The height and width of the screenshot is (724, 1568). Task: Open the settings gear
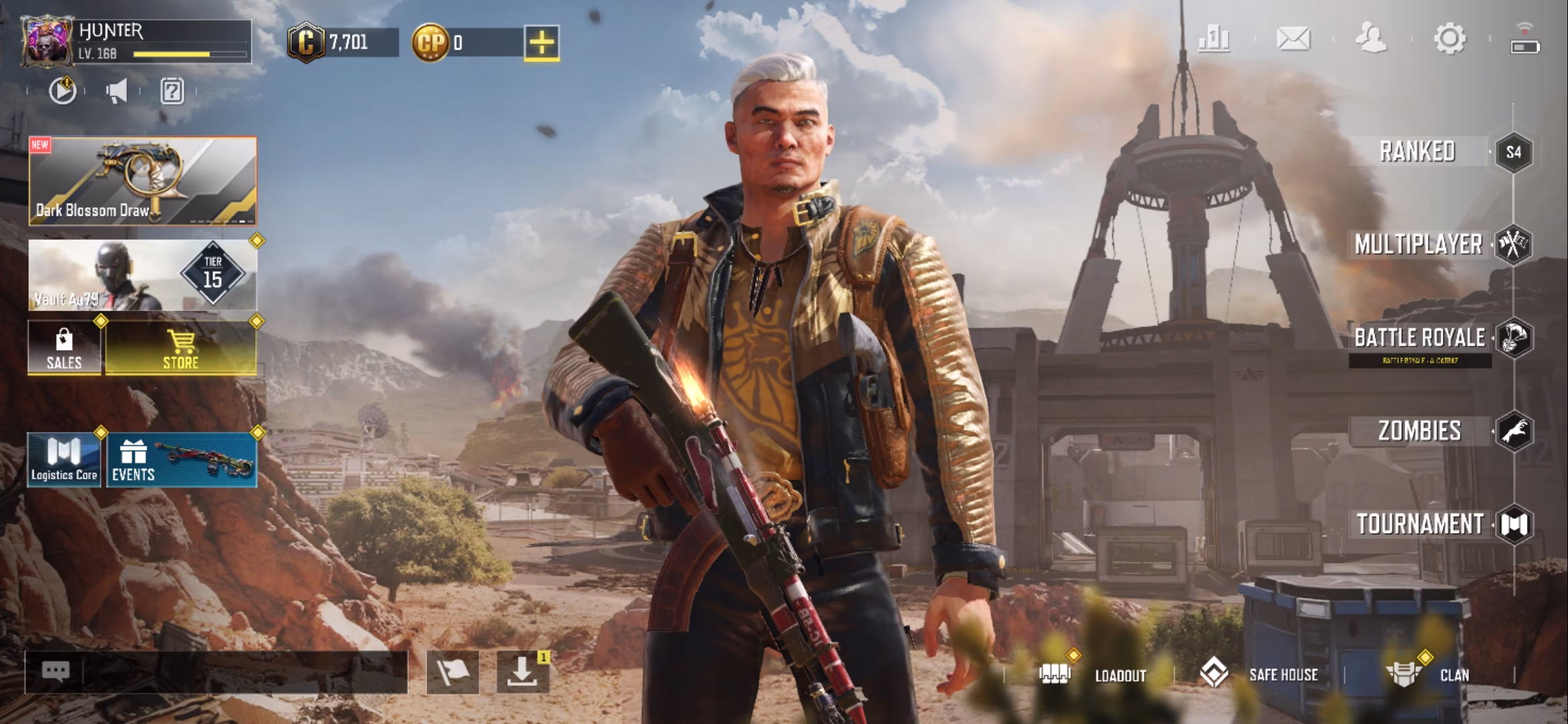[x=1449, y=39]
